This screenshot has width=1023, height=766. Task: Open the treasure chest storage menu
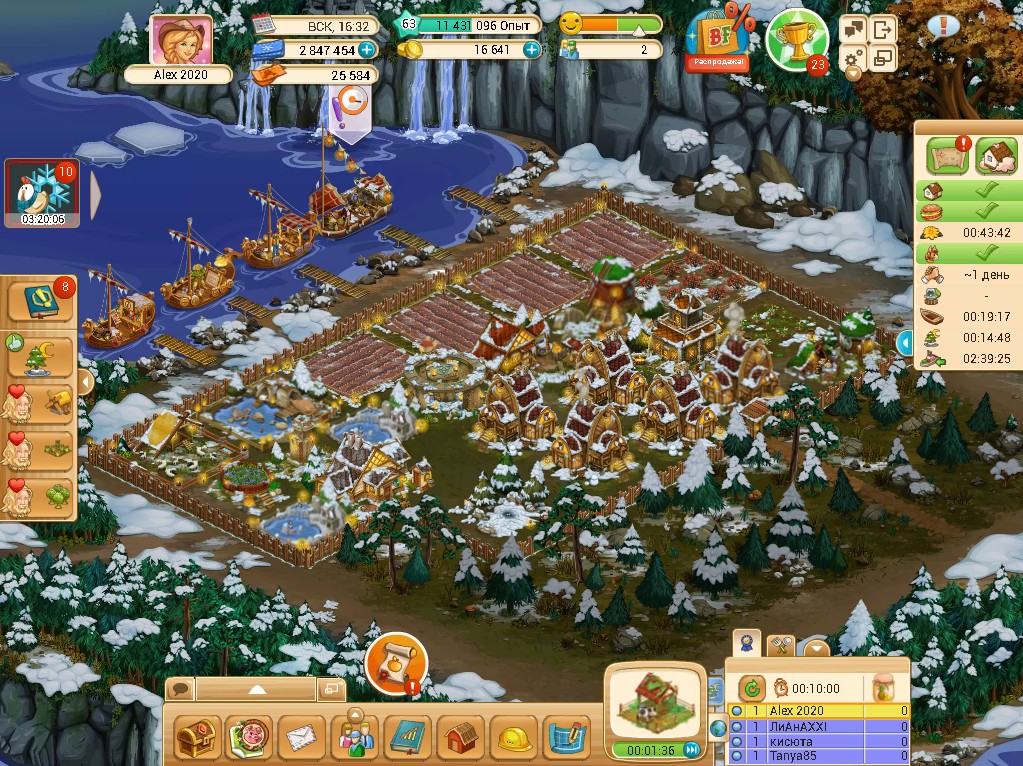(x=197, y=740)
